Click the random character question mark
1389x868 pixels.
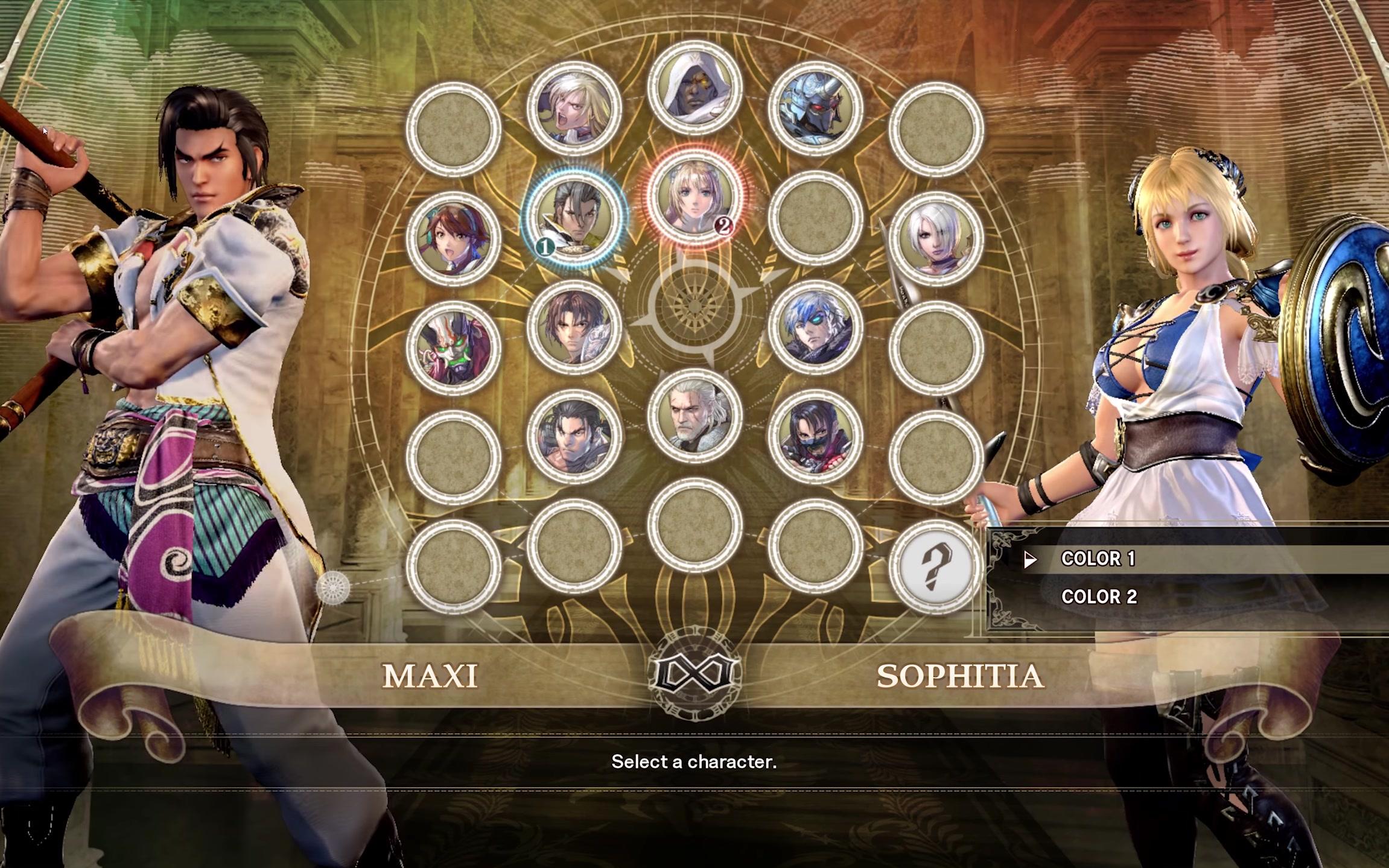(x=935, y=566)
